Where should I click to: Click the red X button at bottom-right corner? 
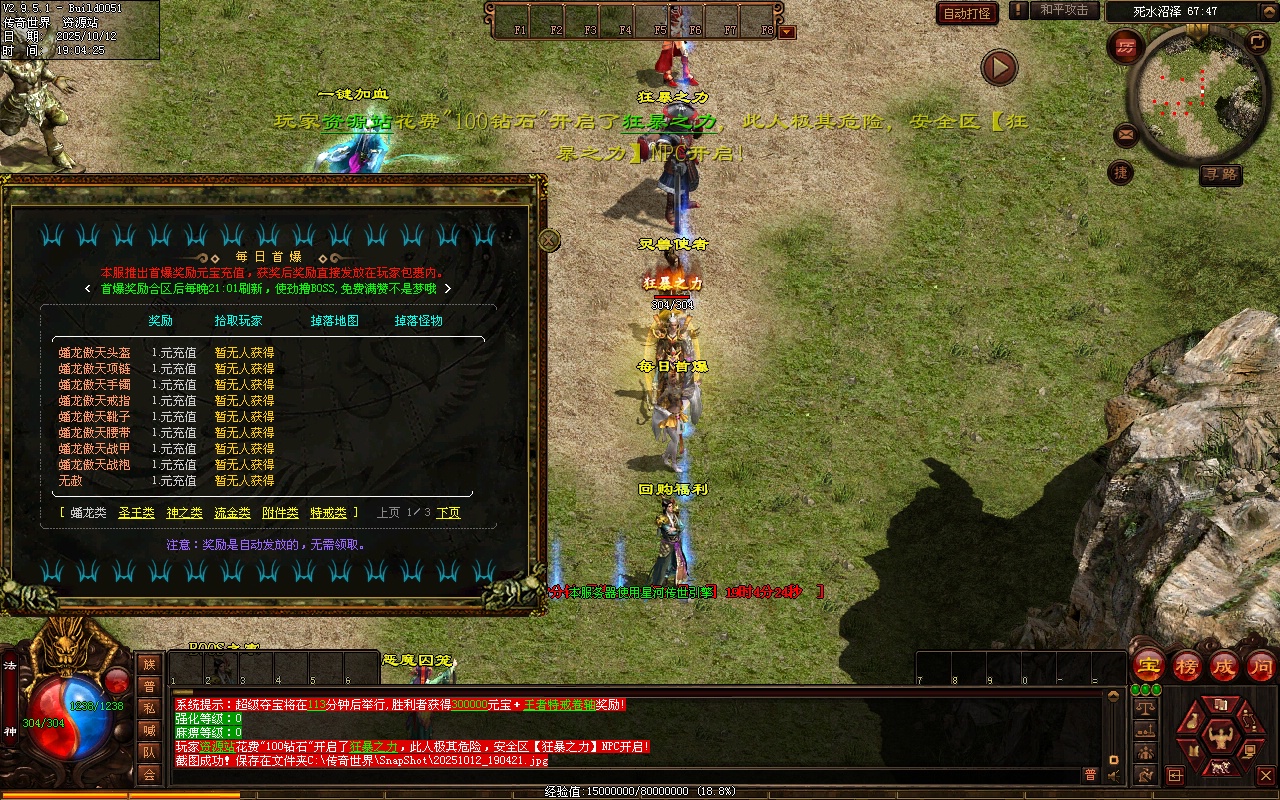click(1265, 775)
